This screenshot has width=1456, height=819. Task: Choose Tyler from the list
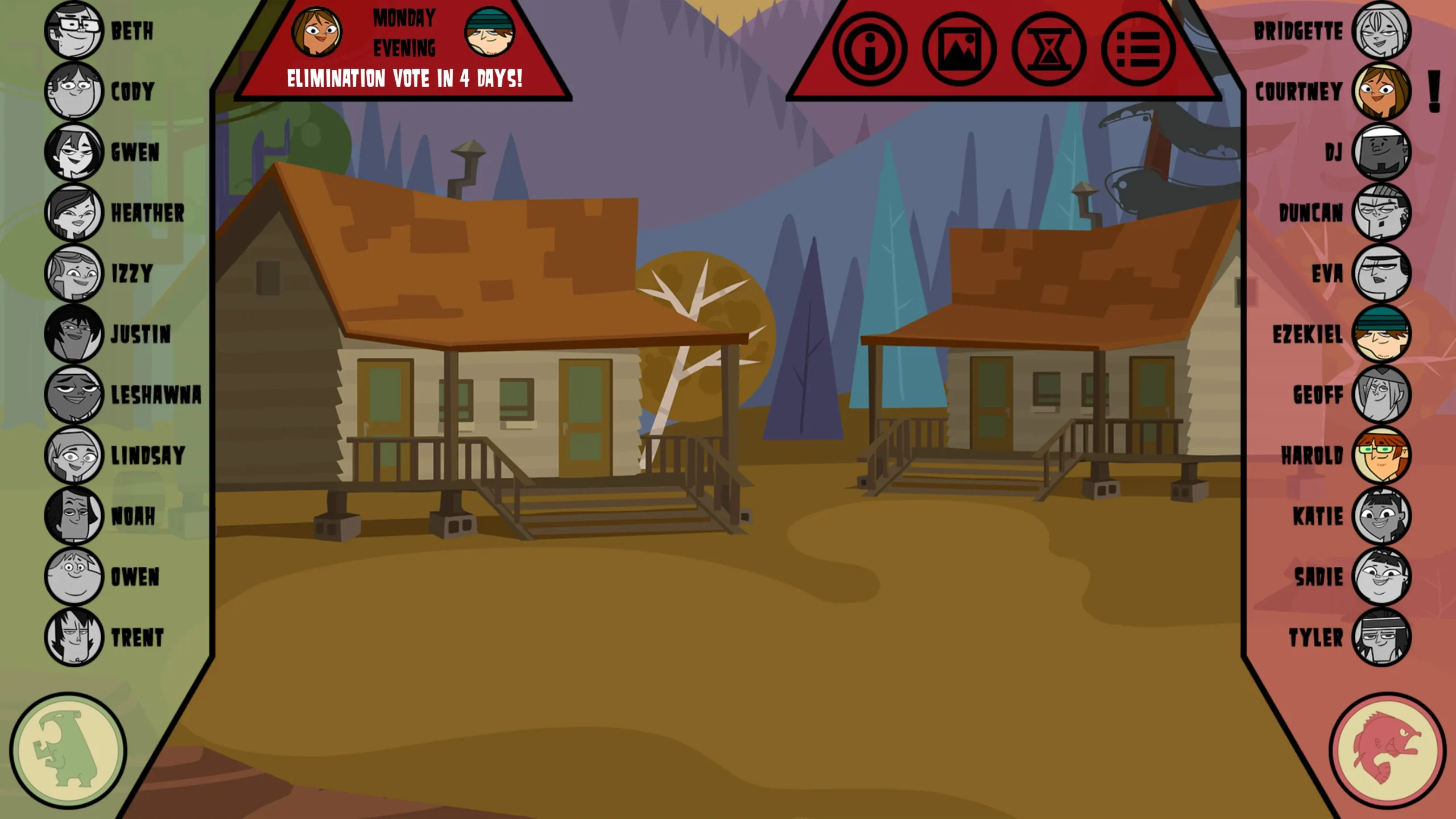1381,637
